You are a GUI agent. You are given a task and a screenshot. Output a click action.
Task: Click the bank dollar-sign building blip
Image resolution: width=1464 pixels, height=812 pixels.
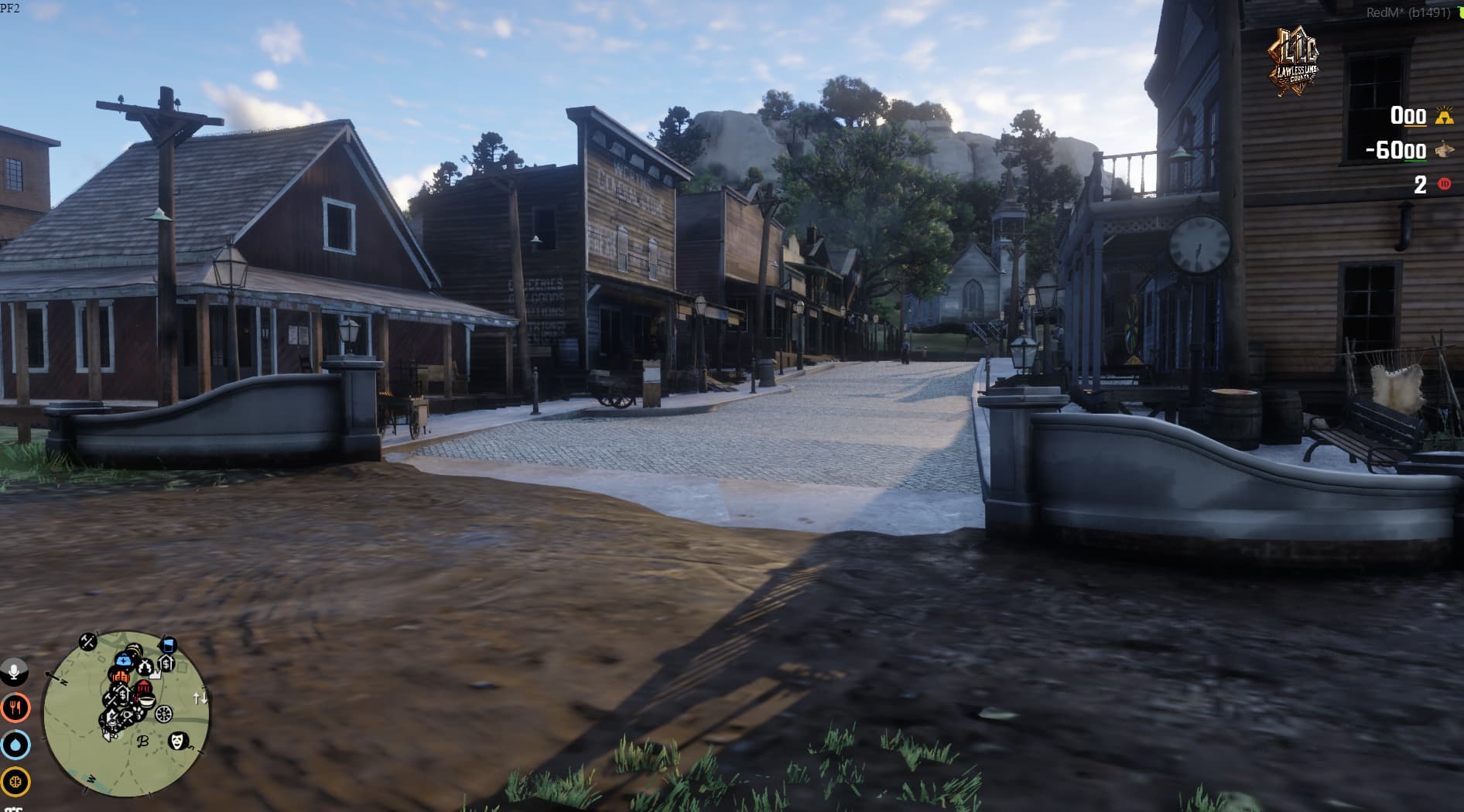(166, 663)
